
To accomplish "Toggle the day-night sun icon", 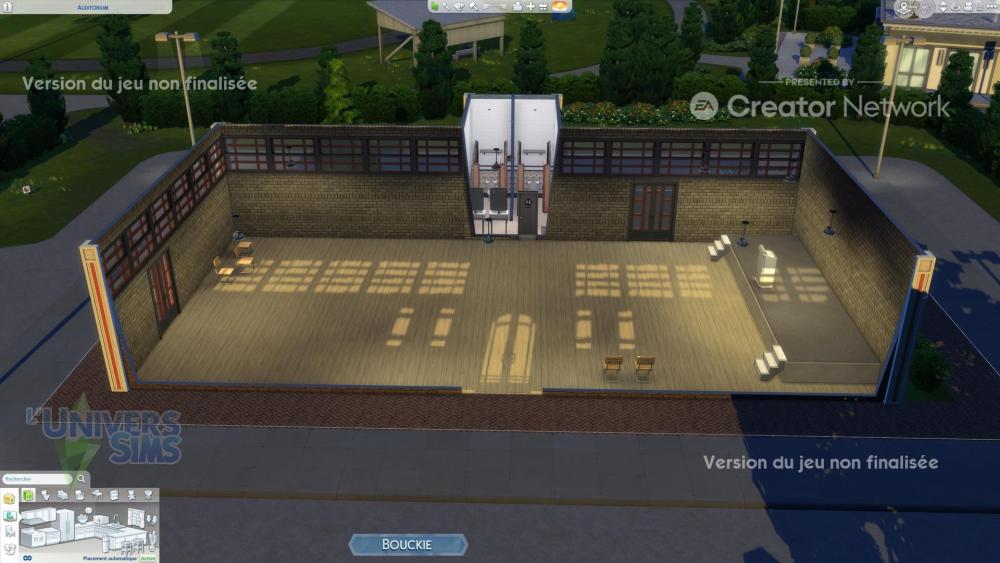I will tap(560, 6).
